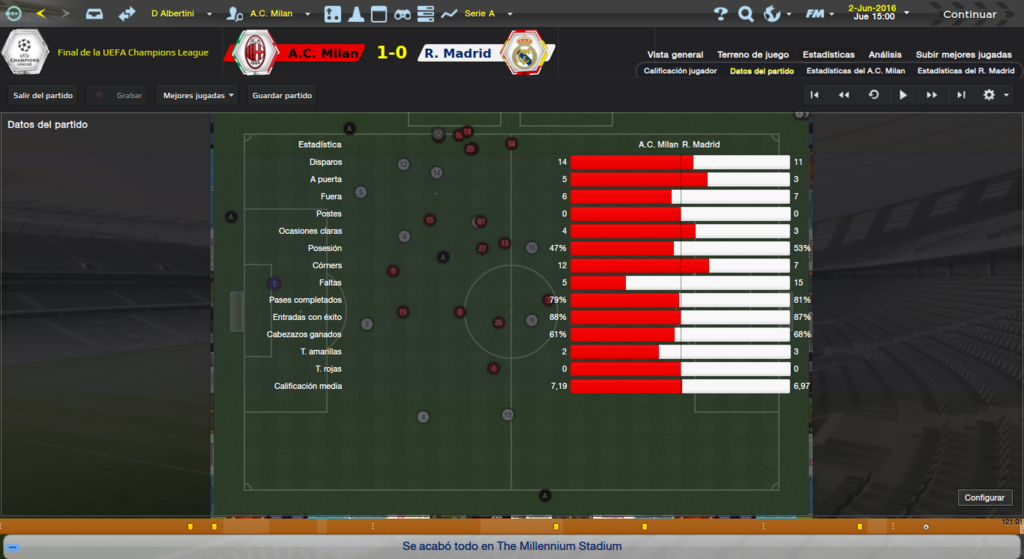Viewport: 1024px width, 559px height.
Task: Open the Terreno de juego tab
Action: [x=753, y=54]
